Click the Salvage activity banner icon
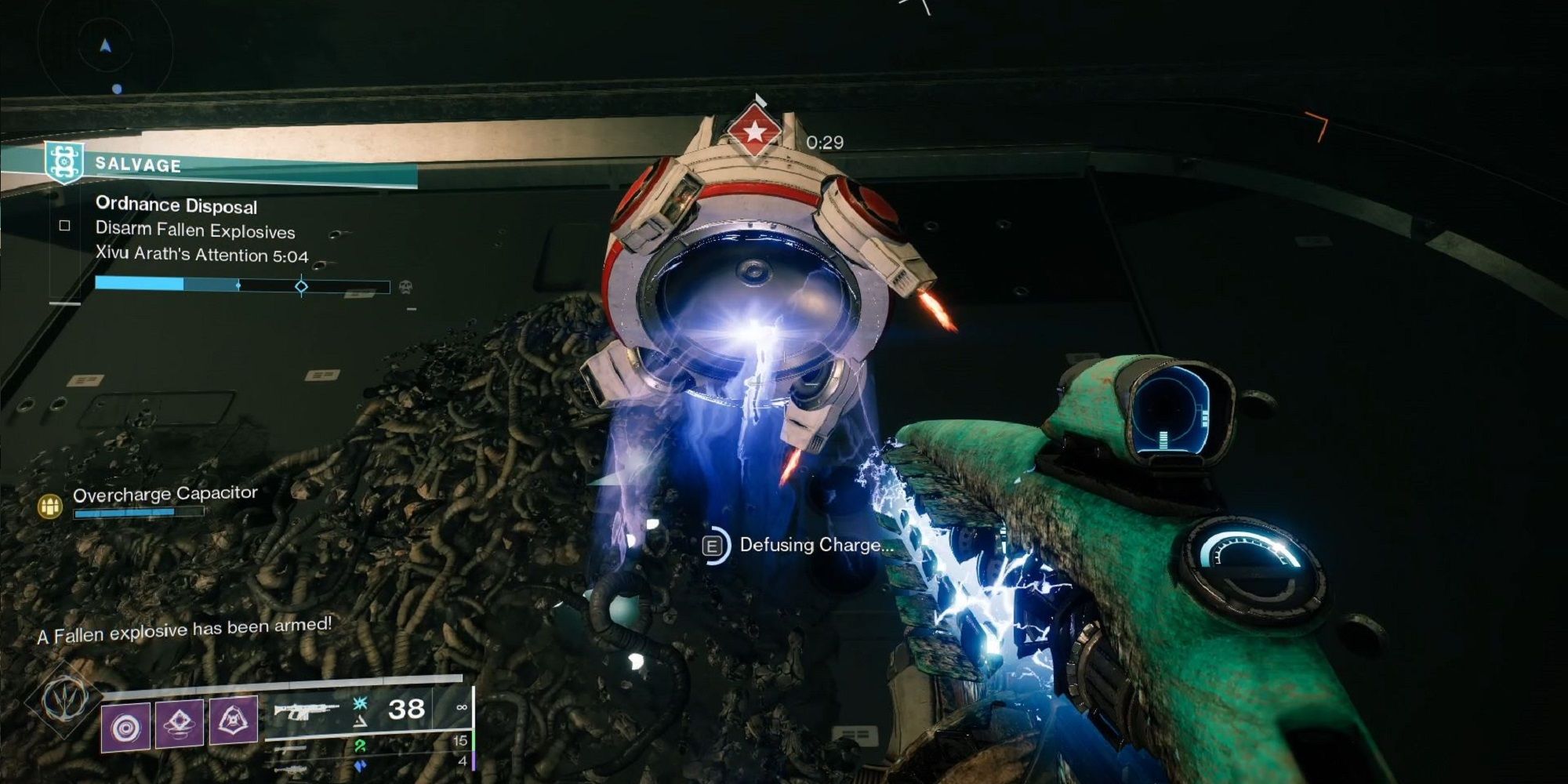The height and width of the screenshot is (784, 1568). click(64, 165)
